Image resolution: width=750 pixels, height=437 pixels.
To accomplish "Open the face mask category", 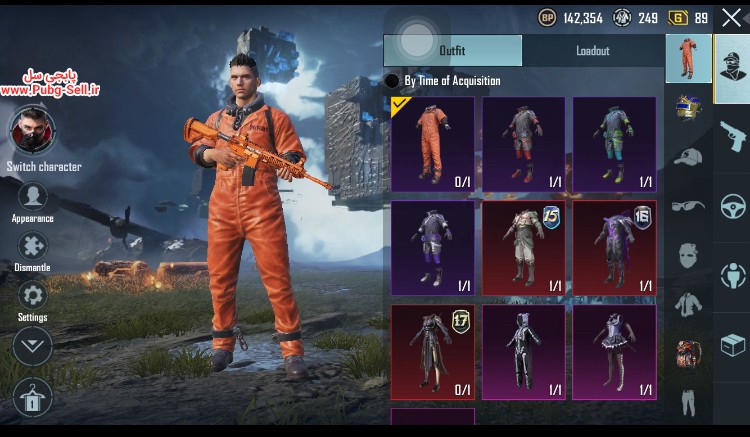I will [687, 255].
